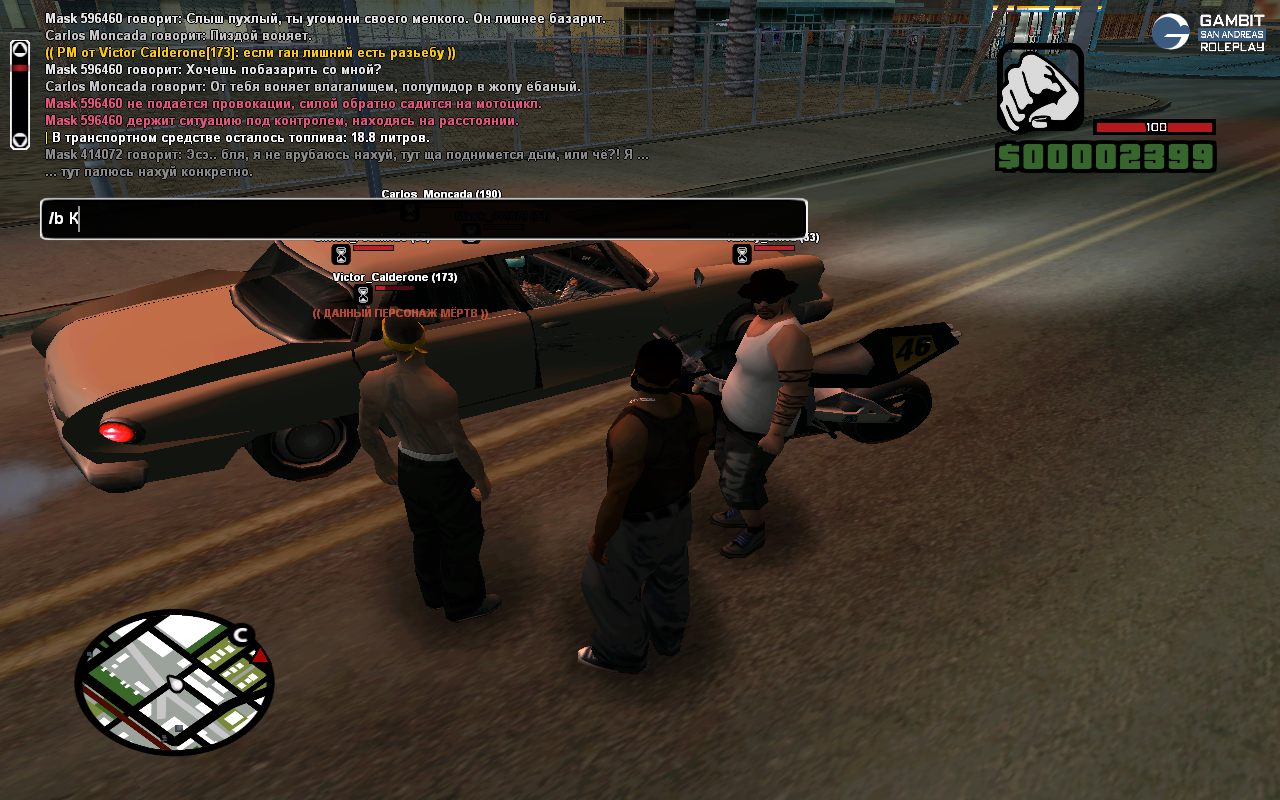Click the fist weapon icon
The height and width of the screenshot is (800, 1280).
(x=1040, y=88)
